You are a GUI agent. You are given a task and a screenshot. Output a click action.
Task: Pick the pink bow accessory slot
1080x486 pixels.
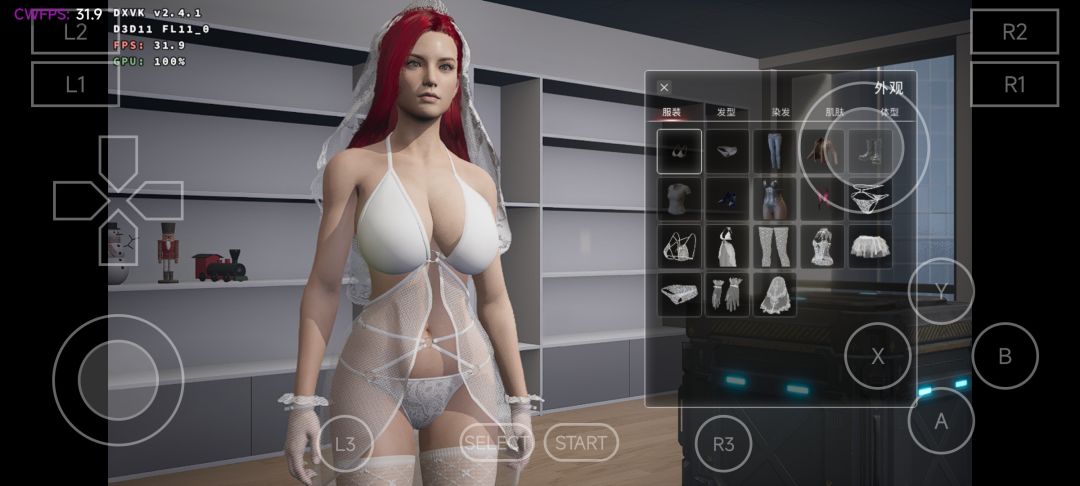coord(823,199)
